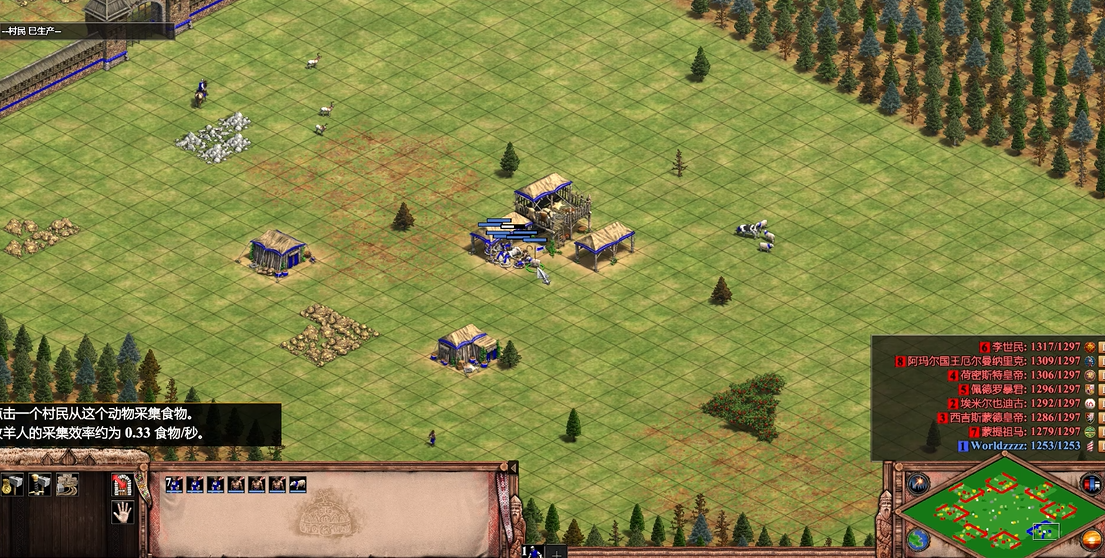Screen dimensions: 1105x558
Task: Select the unit portrait marked with 7
Action: pyautogui.click(x=174, y=485)
